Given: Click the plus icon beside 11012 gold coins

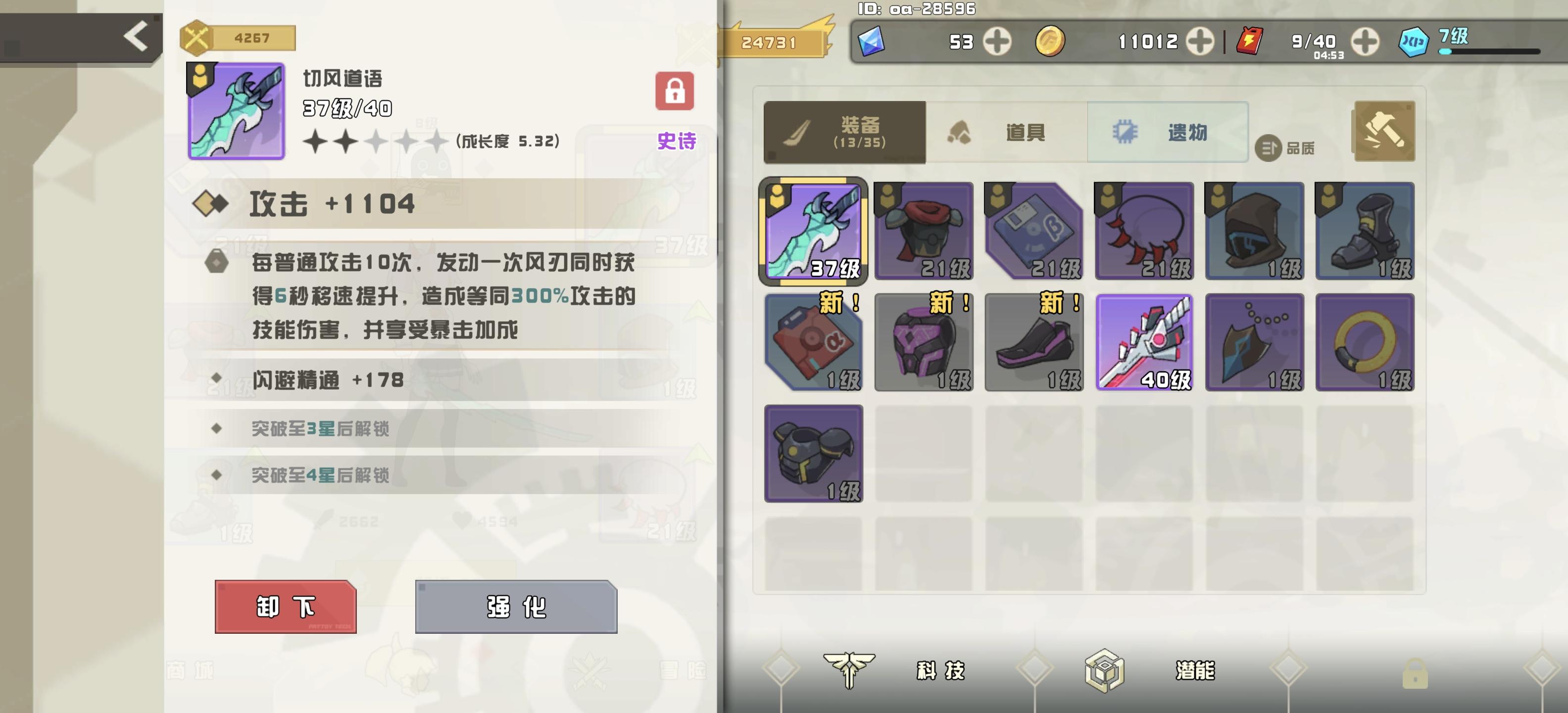Looking at the screenshot, I should 1199,42.
